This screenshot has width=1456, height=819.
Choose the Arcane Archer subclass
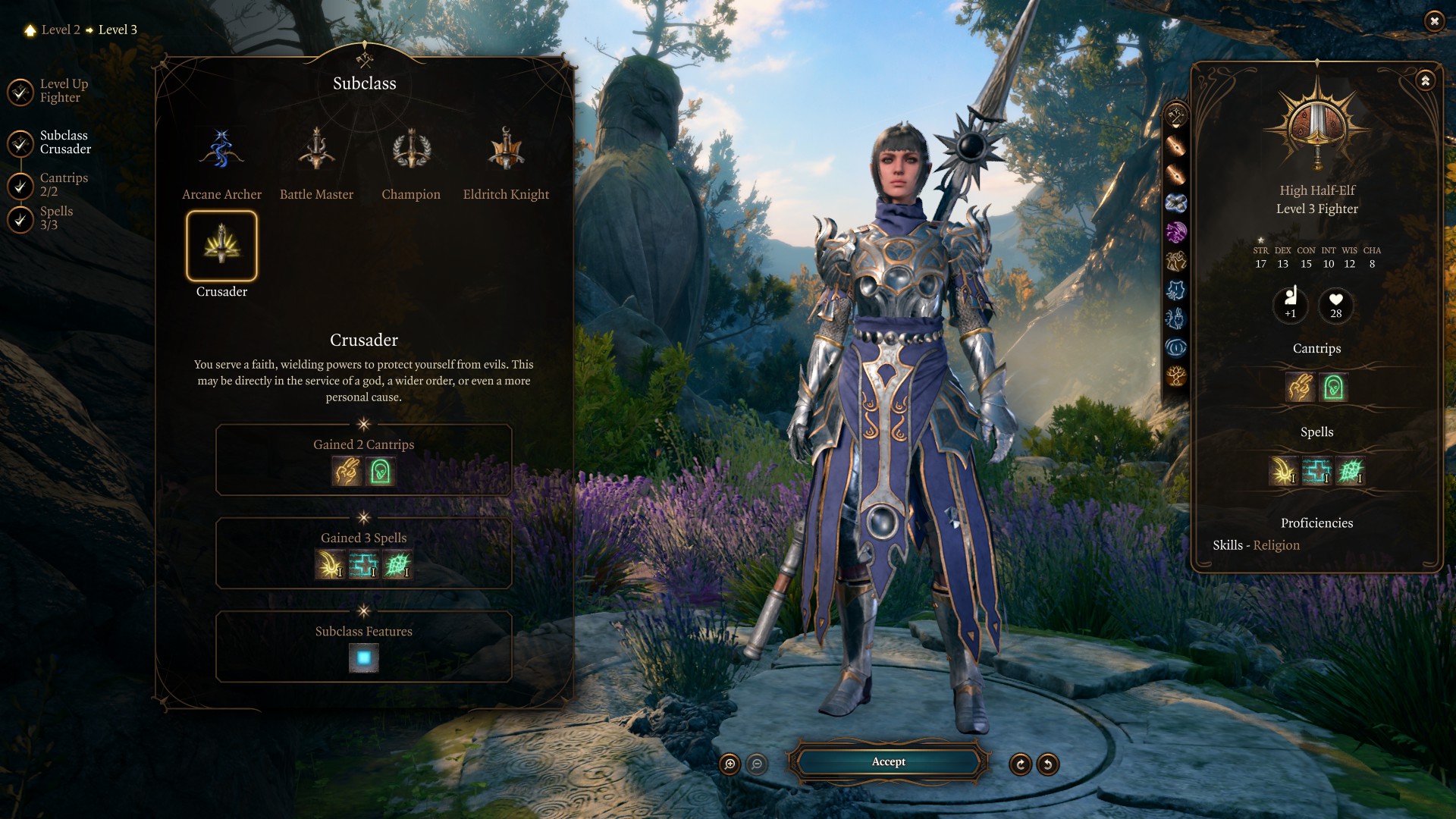pyautogui.click(x=221, y=151)
